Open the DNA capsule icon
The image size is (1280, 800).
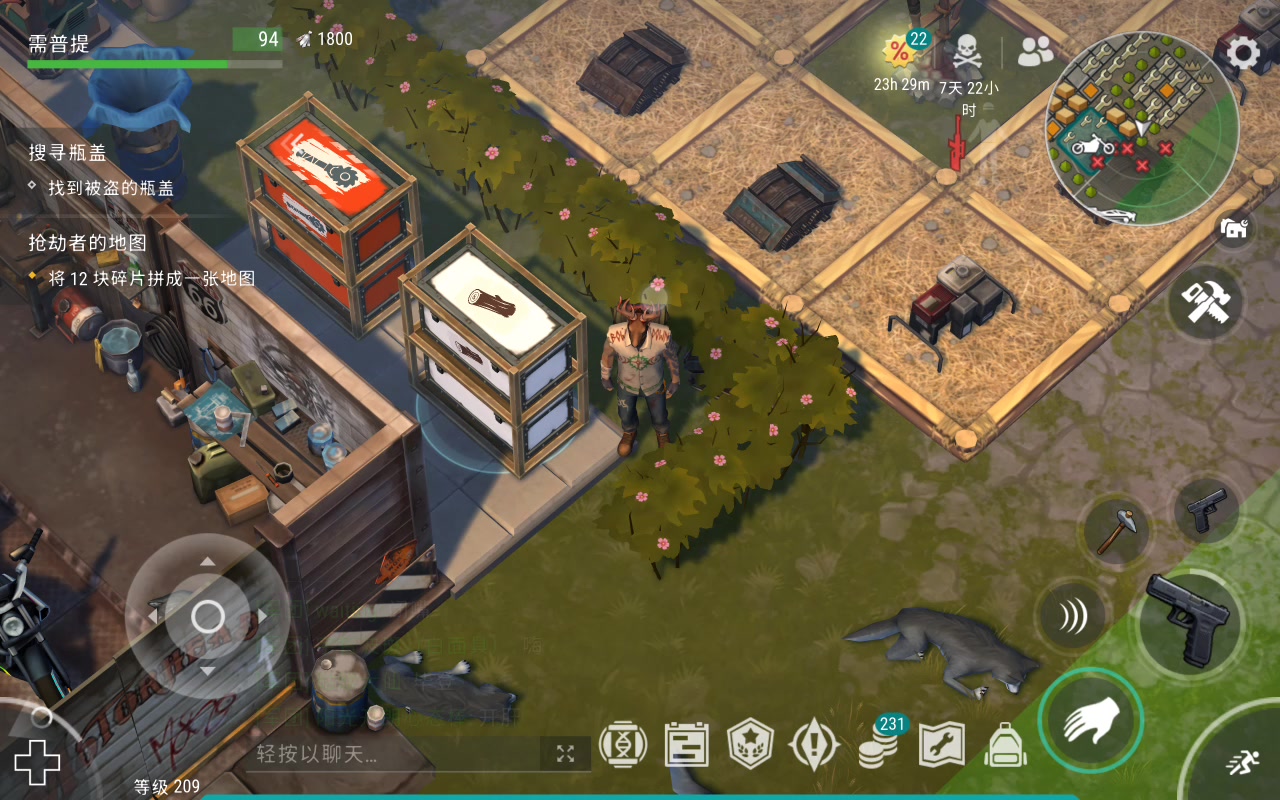coord(622,745)
